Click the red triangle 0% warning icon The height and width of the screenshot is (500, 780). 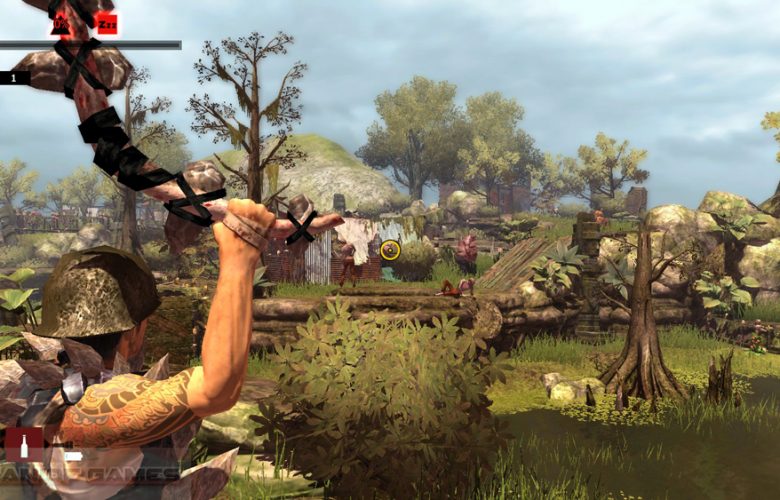tap(61, 23)
